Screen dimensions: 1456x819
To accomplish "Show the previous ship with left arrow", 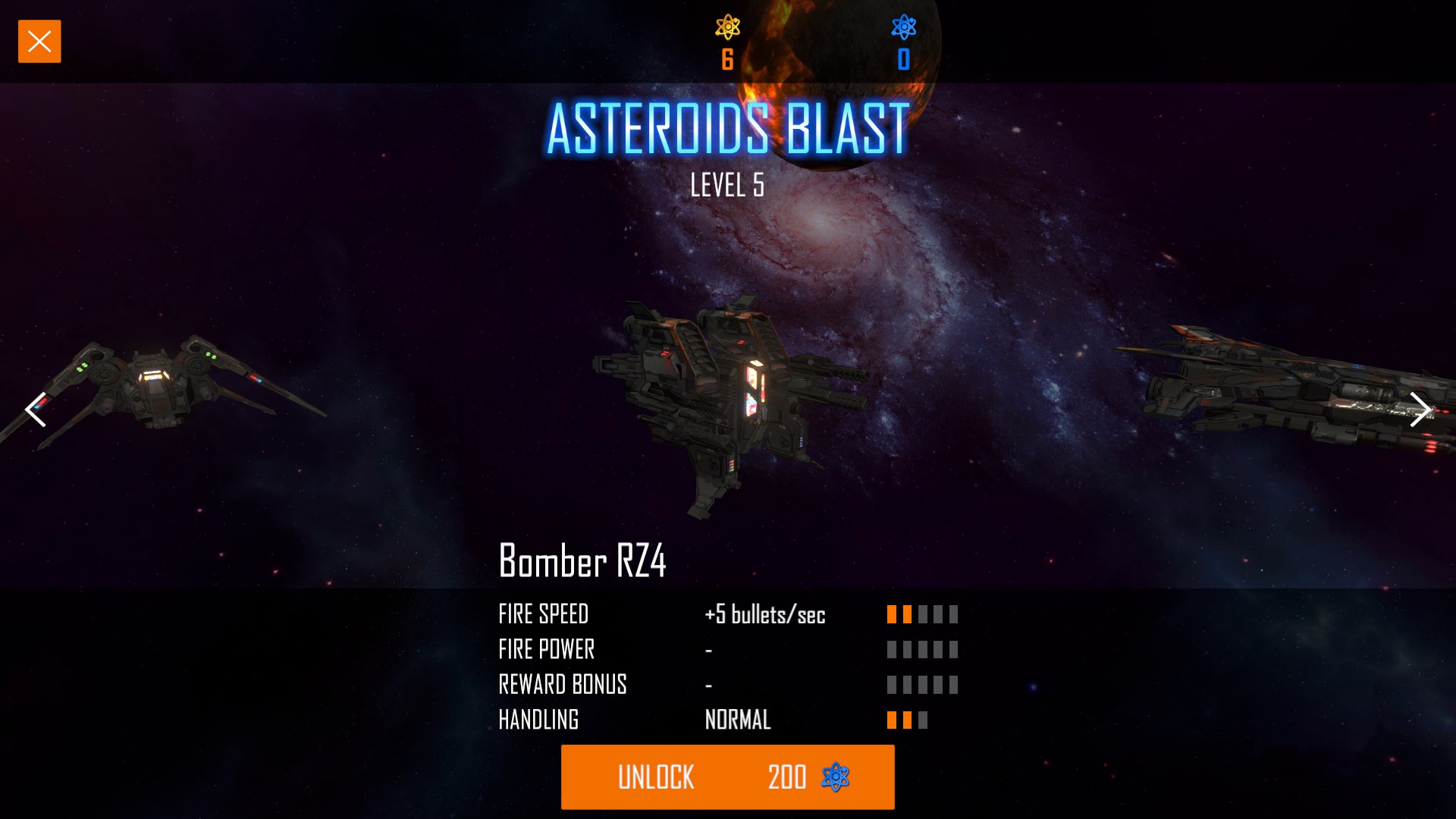I will click(x=36, y=410).
